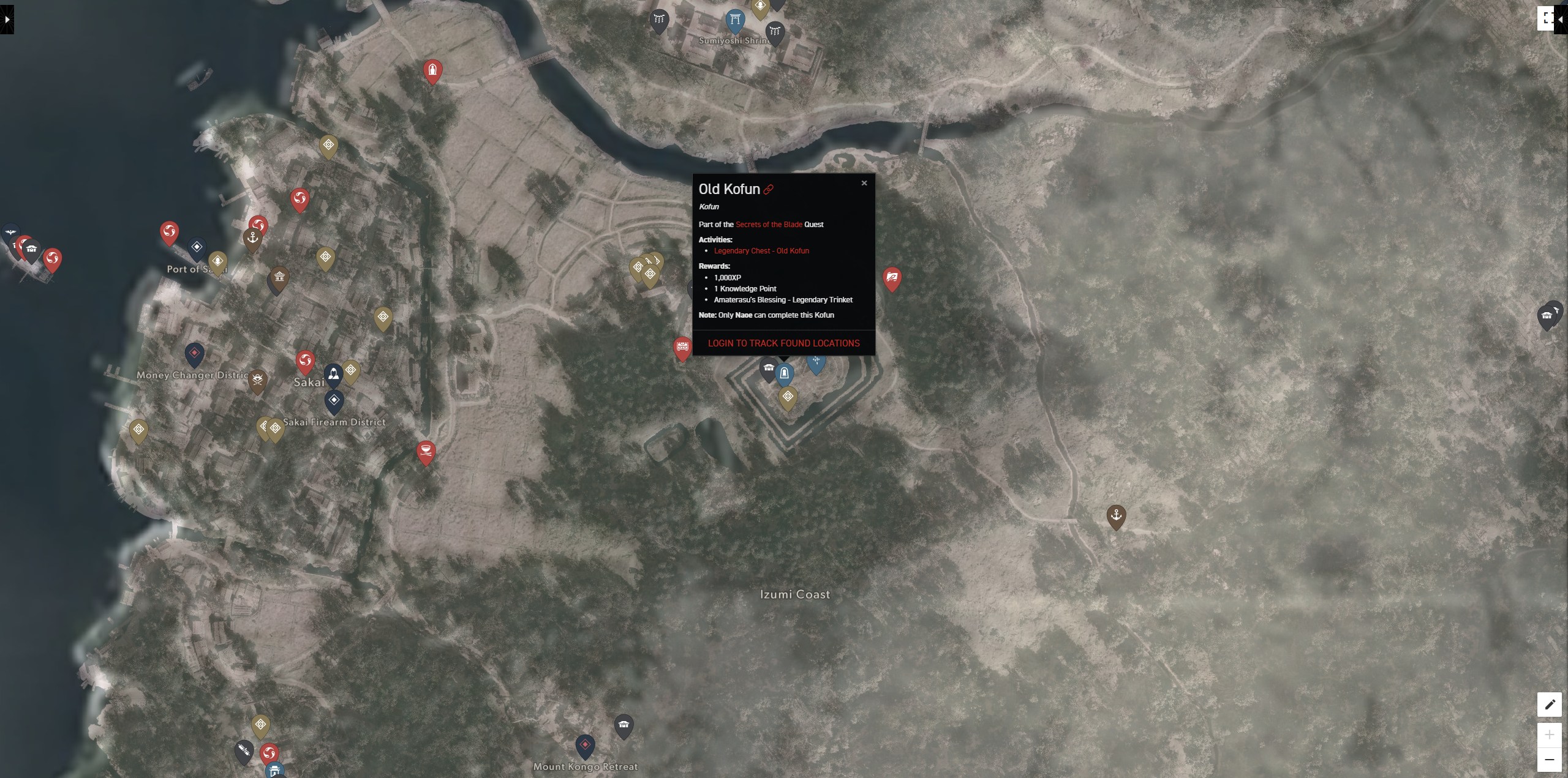Viewport: 1568px width, 778px height.
Task: Select the geisha marker in Sakai
Action: [334, 374]
